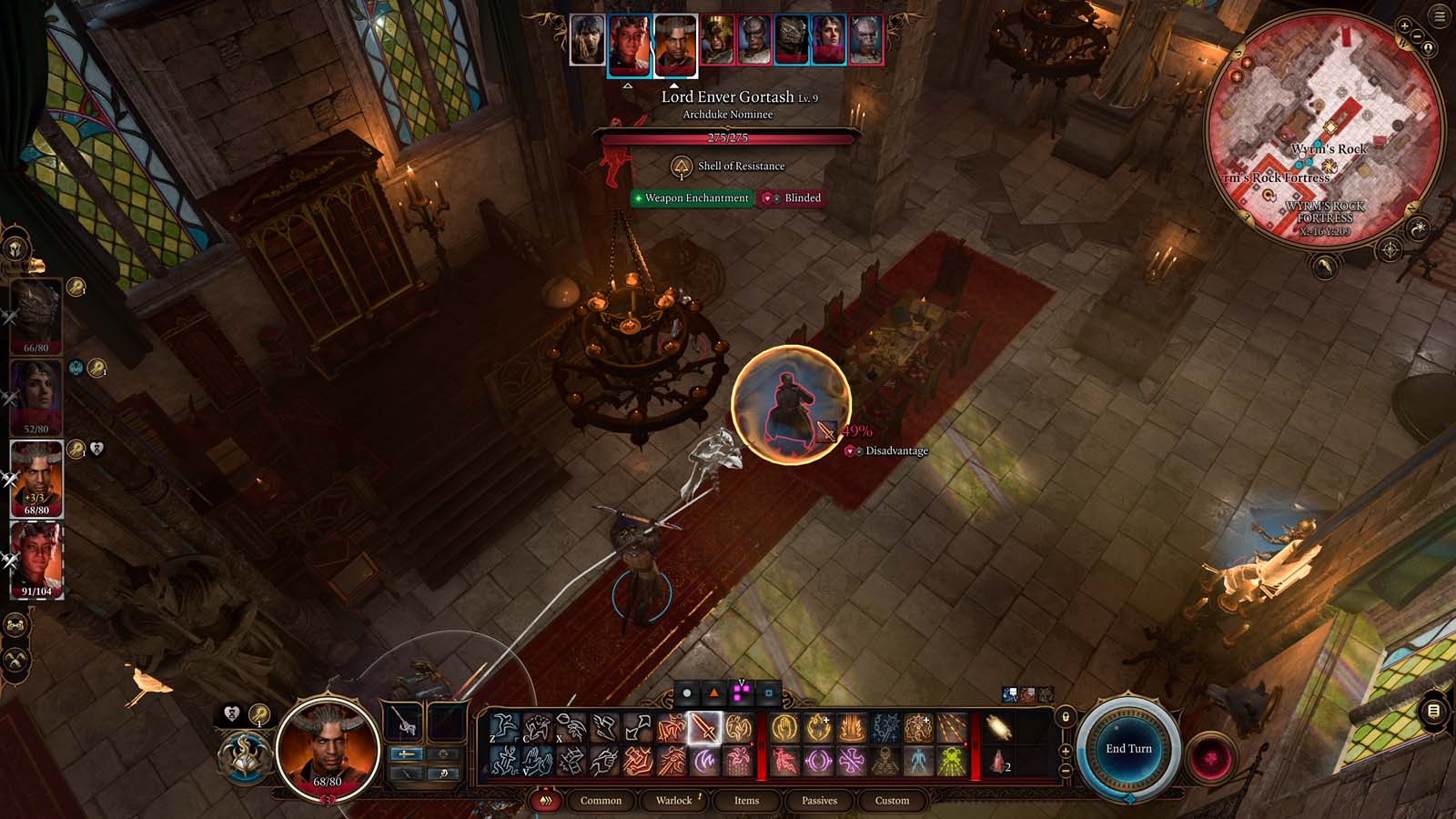Click the group party icon in the lower left
1456x819 pixels.
coord(13,625)
